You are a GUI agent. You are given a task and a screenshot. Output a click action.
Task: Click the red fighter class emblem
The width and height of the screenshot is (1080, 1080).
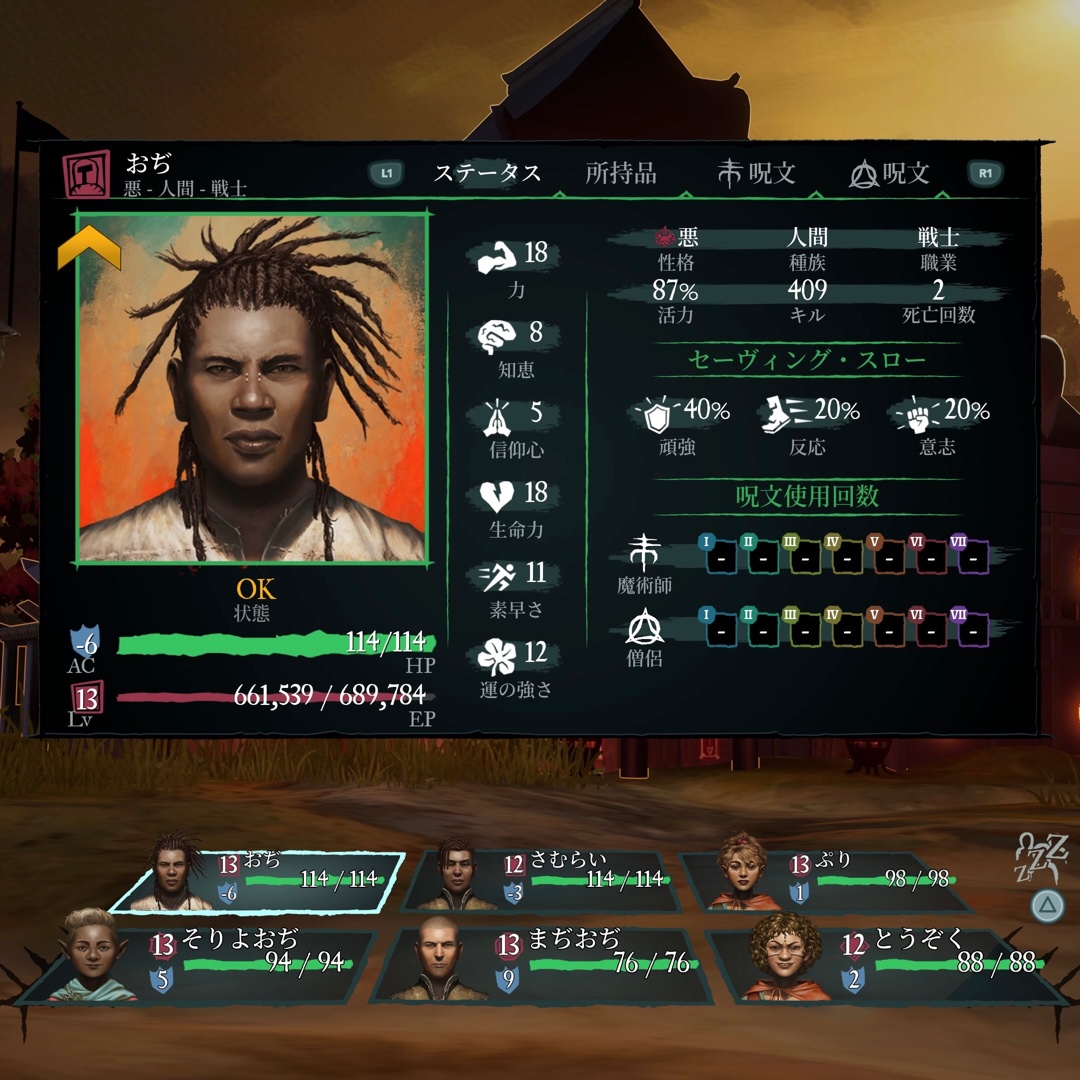coord(86,174)
